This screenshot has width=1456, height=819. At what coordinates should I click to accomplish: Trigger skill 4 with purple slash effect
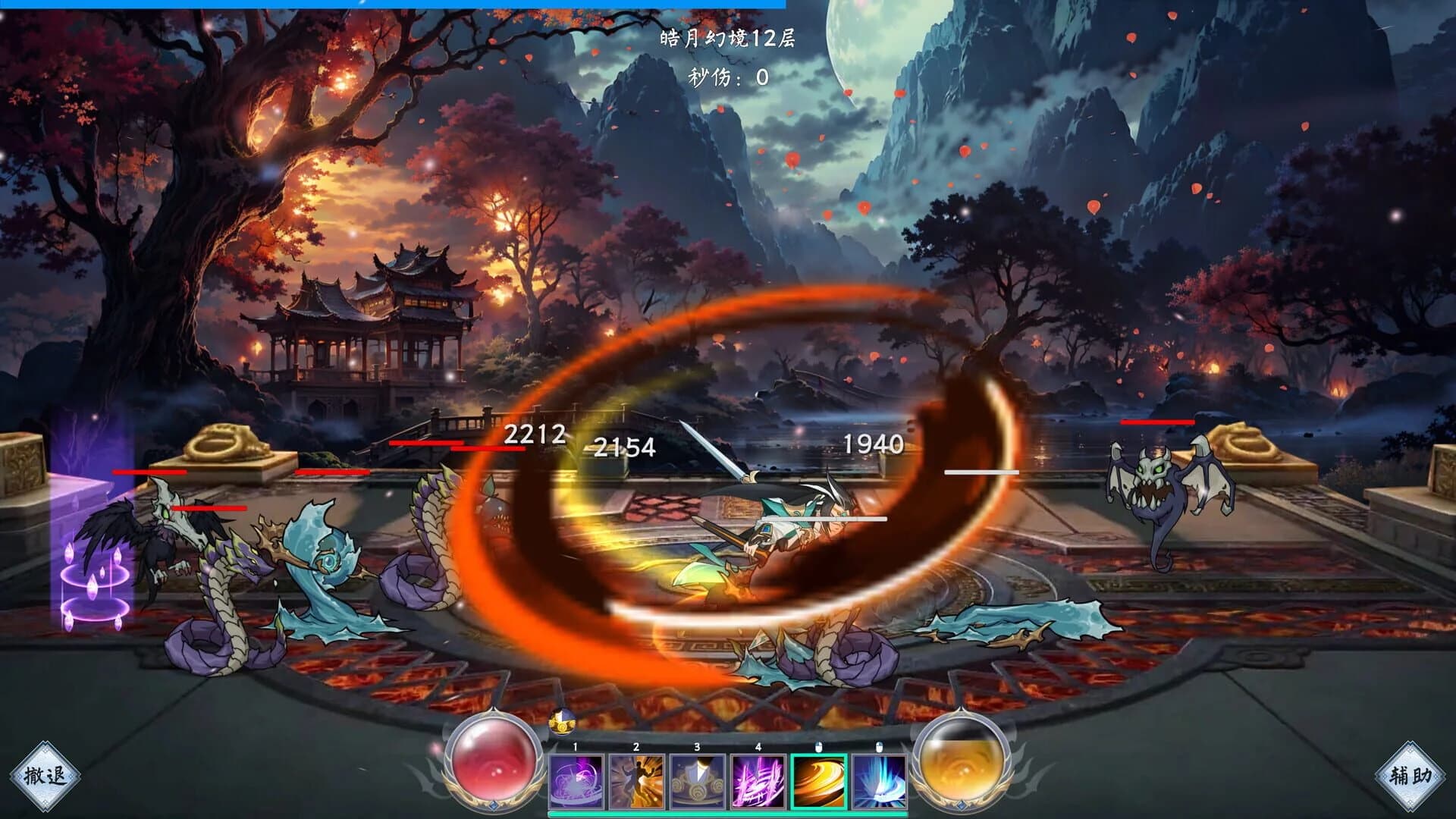[758, 780]
